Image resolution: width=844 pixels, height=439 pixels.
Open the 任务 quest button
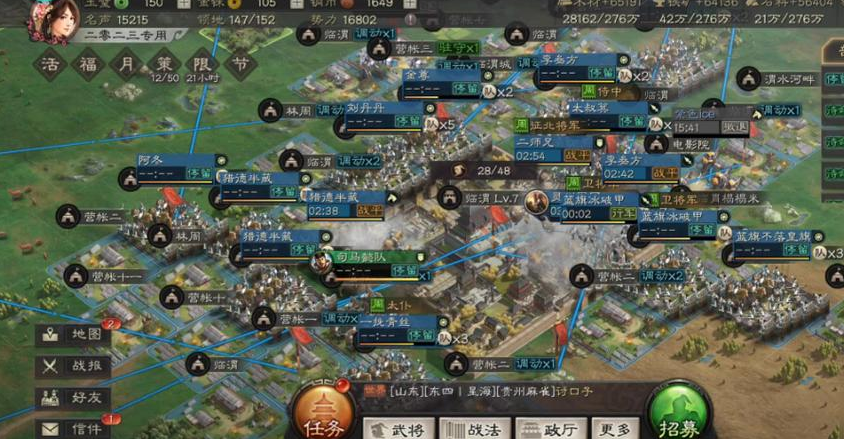pyautogui.click(x=322, y=412)
